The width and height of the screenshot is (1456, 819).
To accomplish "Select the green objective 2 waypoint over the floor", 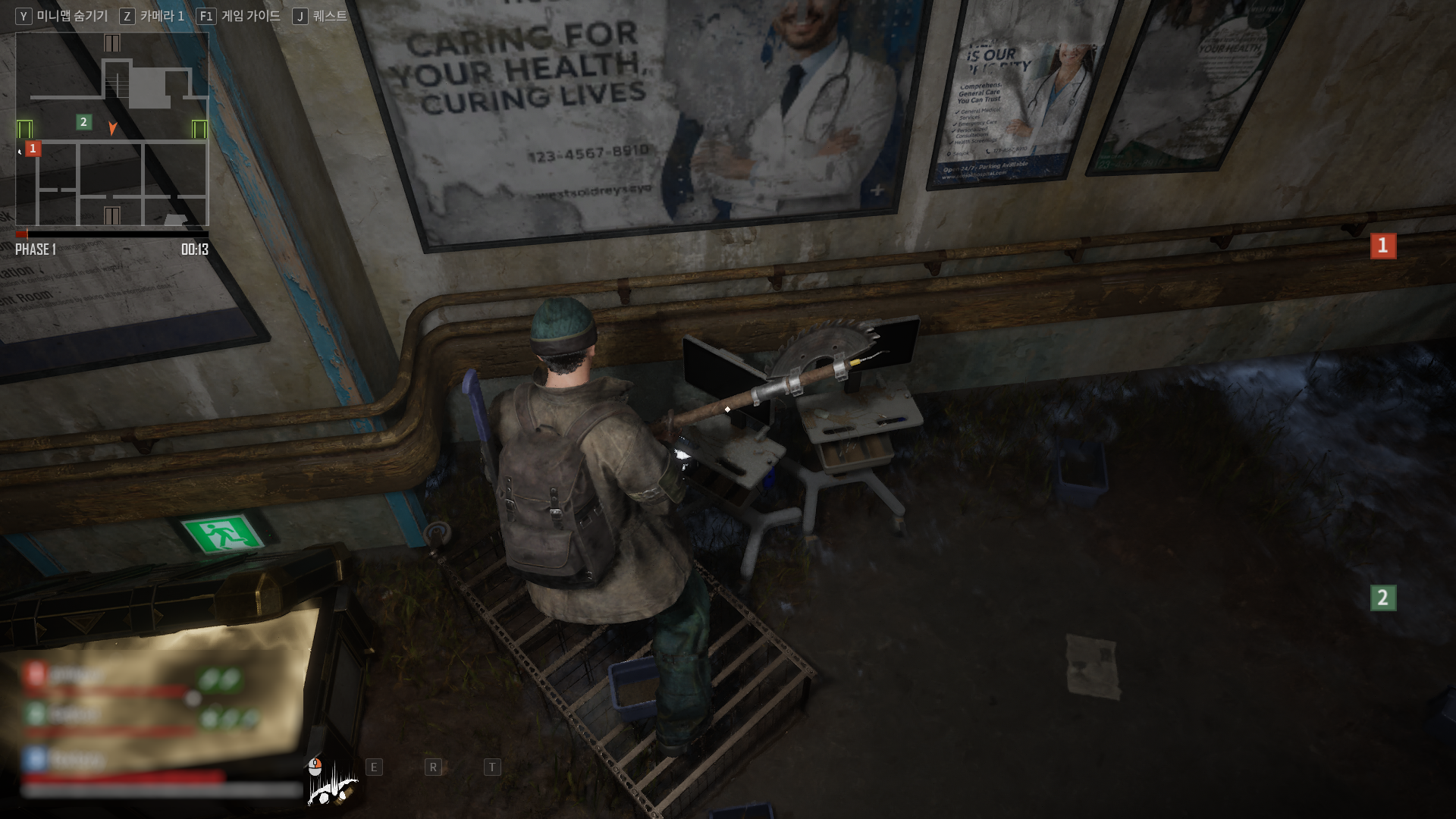I will click(1382, 598).
